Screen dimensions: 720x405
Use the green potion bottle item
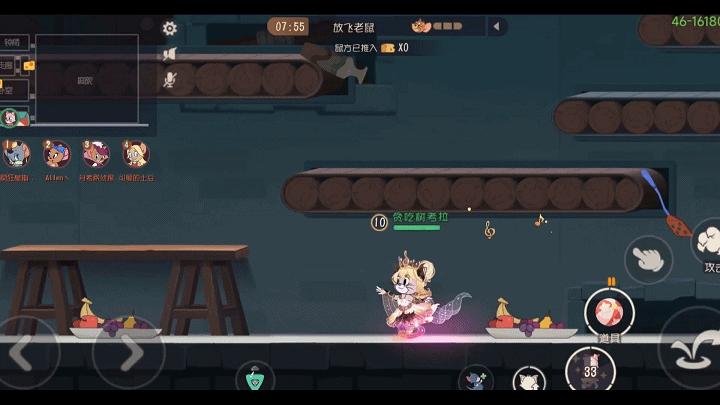click(x=255, y=381)
